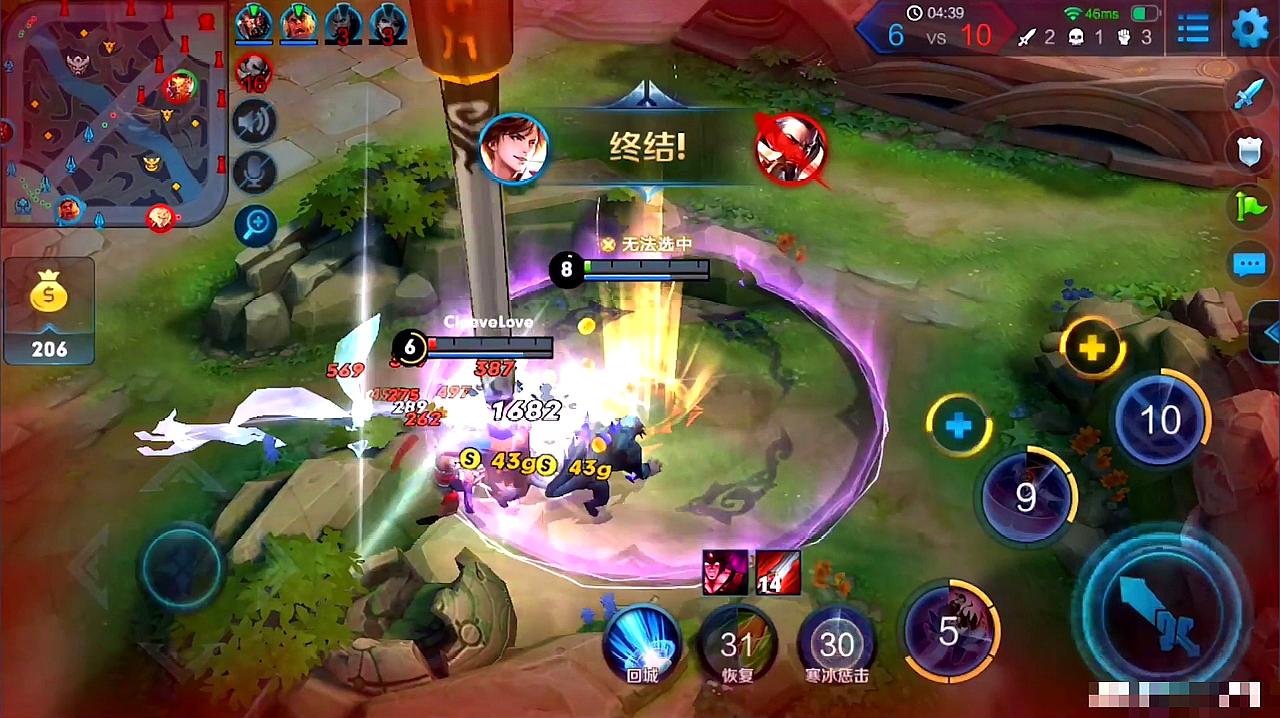1280x718 pixels.
Task: Activate the skill showing cooldown 9
Action: click(x=1026, y=496)
